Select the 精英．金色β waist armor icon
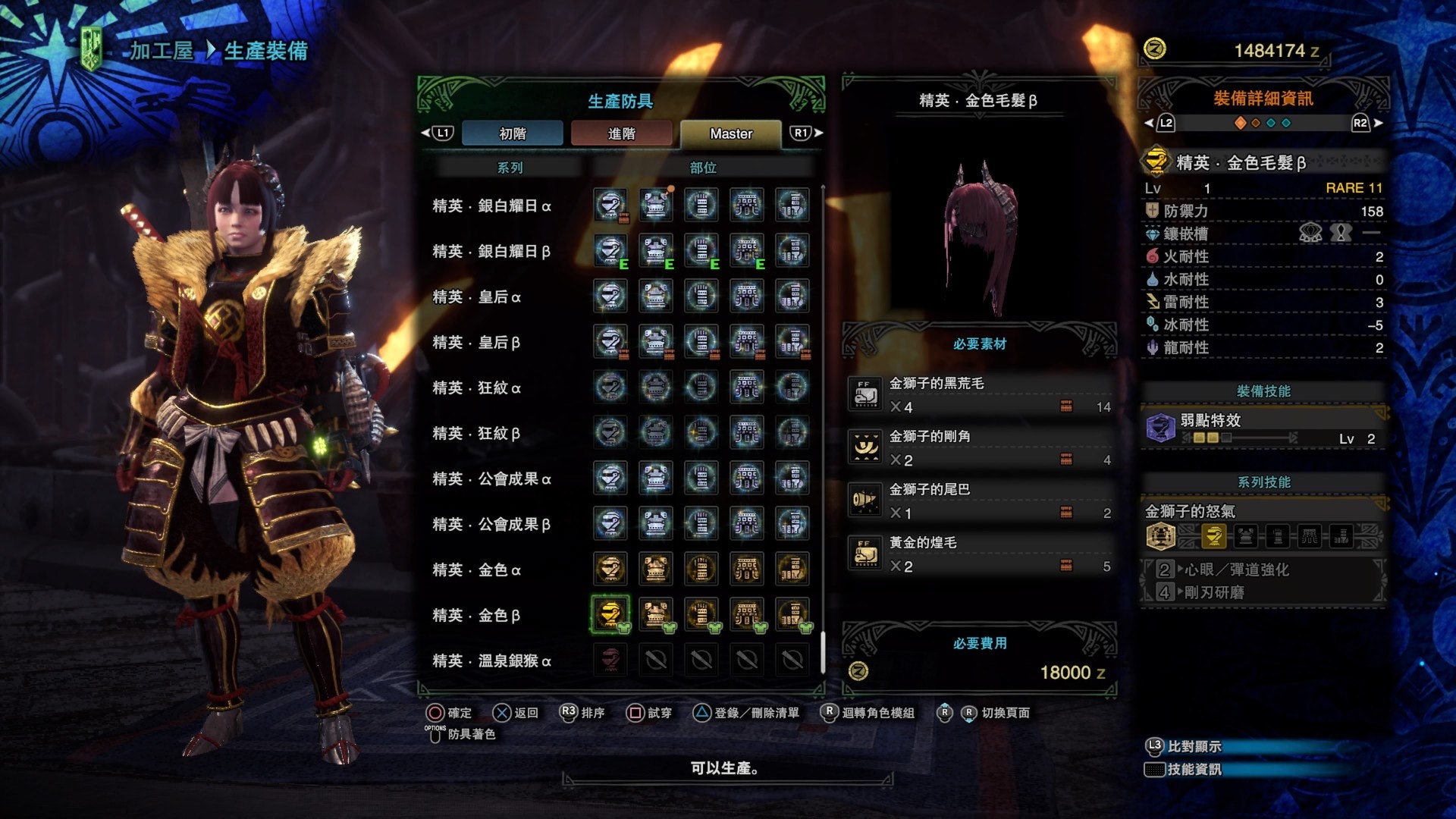The width and height of the screenshot is (1456, 819). [747, 615]
